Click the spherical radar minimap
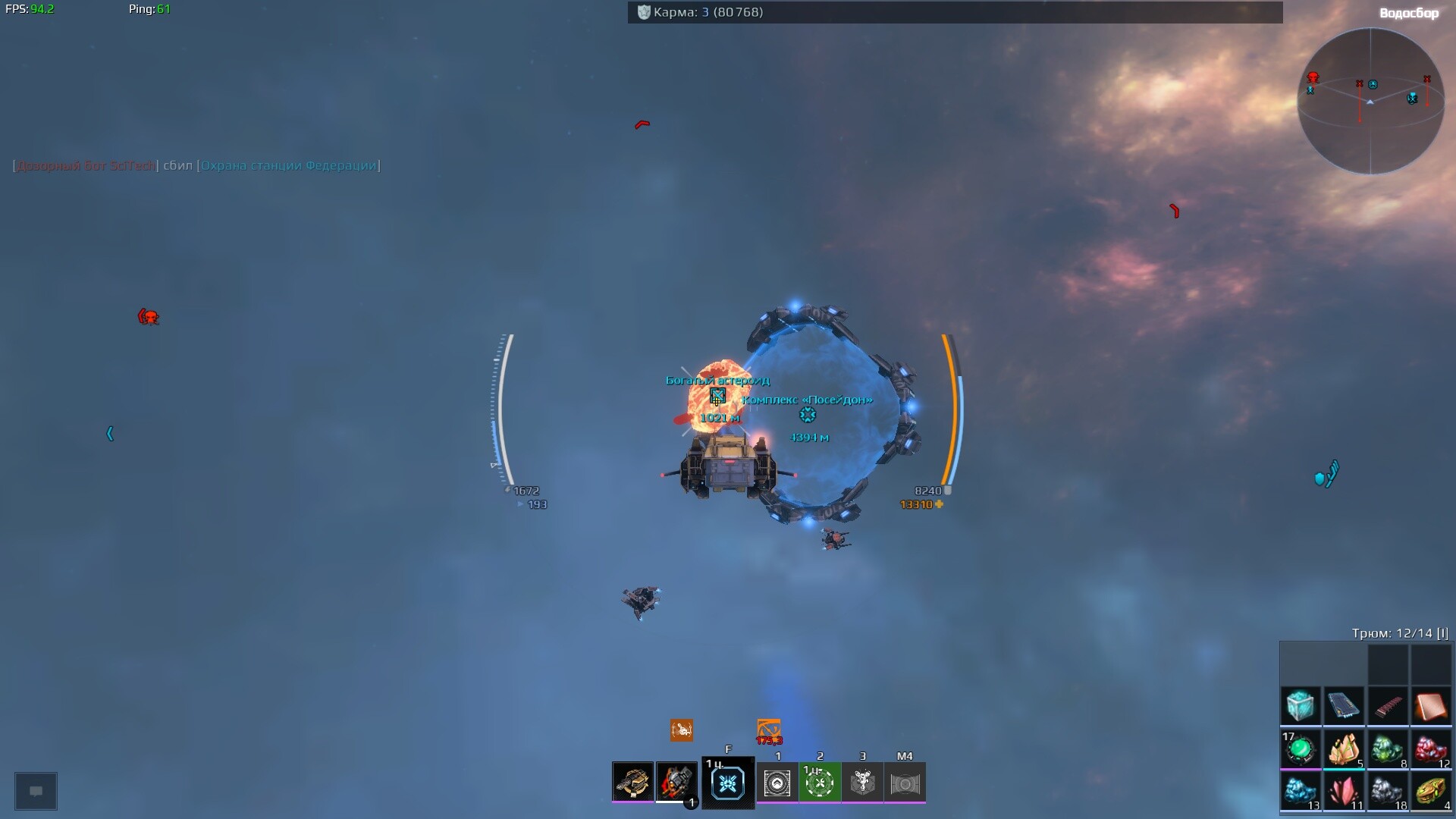 tap(1370, 102)
